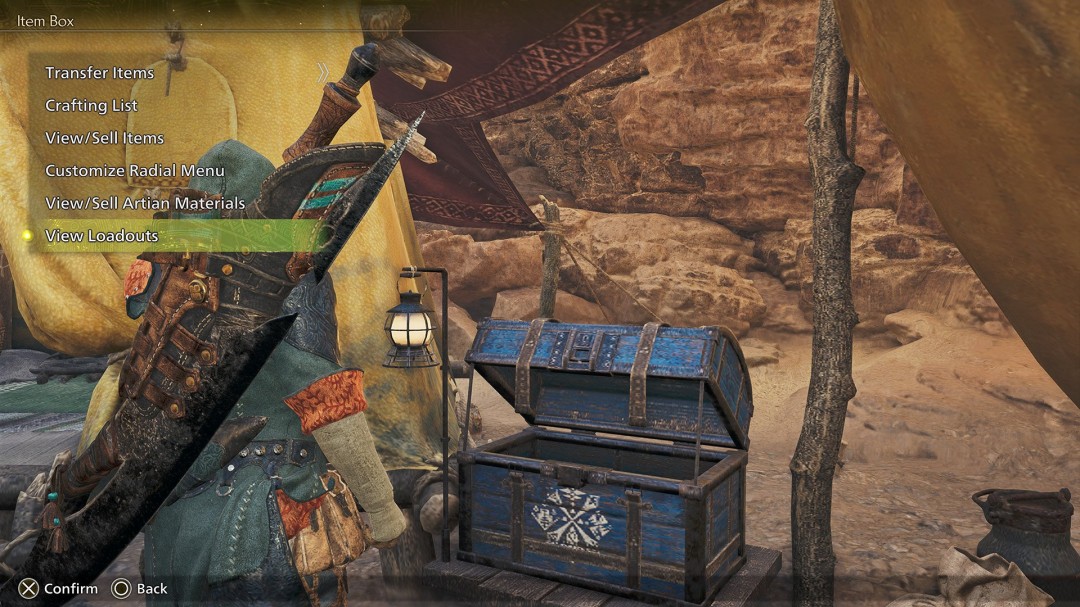
Task: Open the Transfer Items option
Action: tap(100, 73)
